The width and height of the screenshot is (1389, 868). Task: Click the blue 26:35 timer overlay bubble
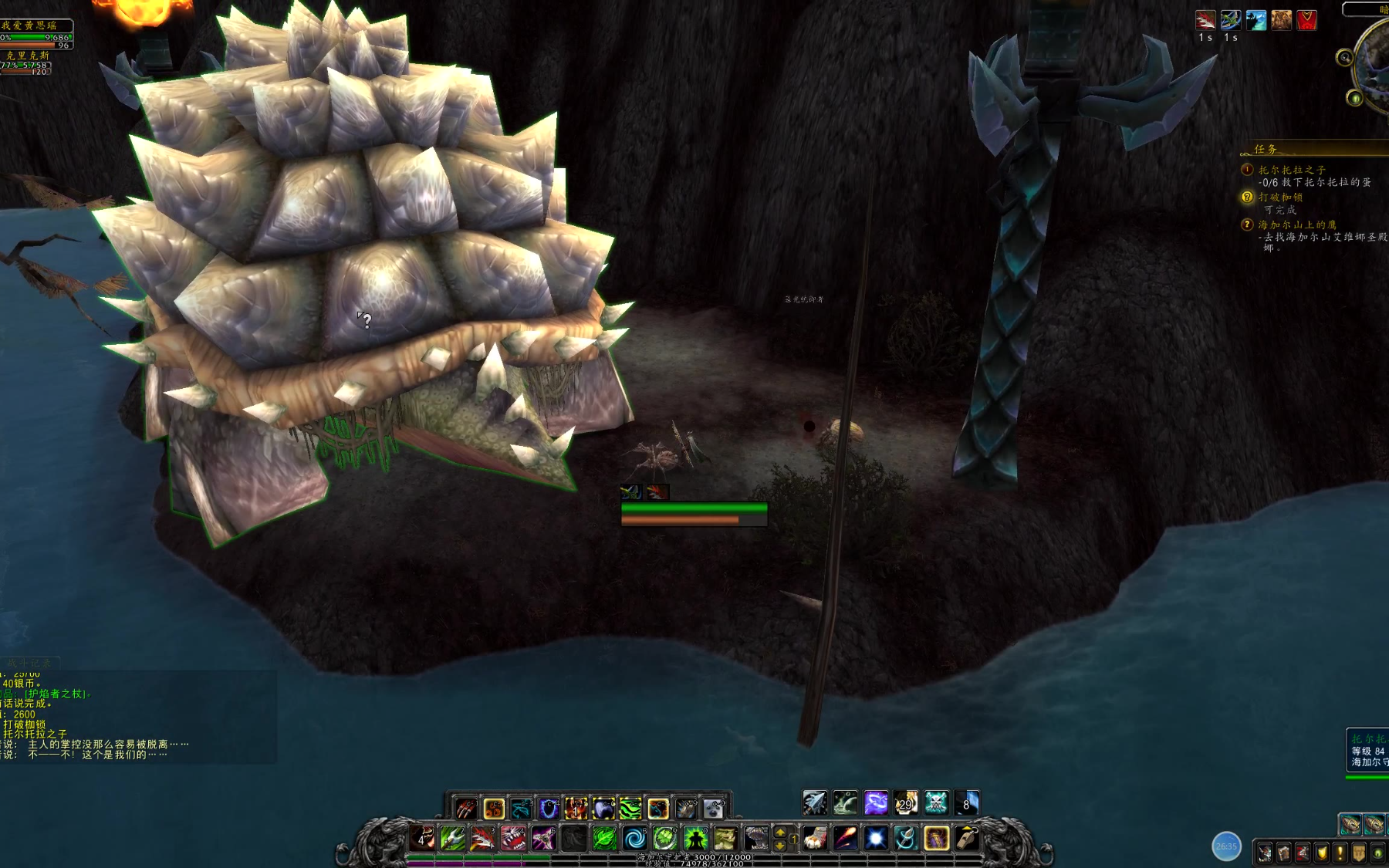point(1226,846)
